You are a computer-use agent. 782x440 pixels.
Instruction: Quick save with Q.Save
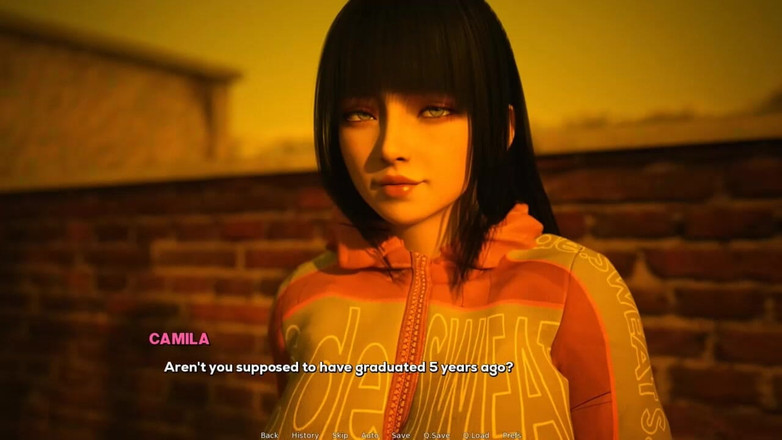(436, 435)
